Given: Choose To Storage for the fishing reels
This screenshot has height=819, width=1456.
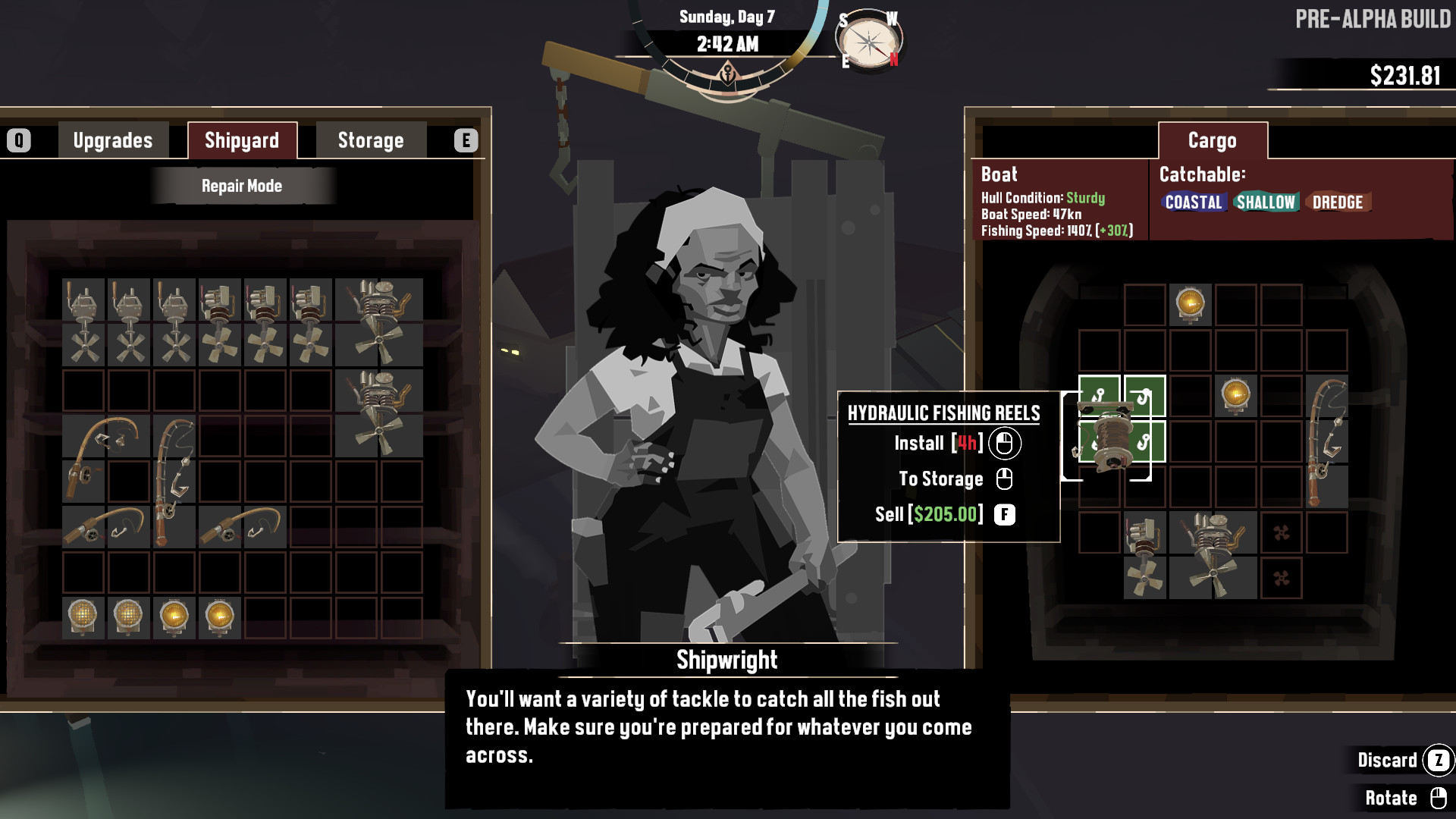Looking at the screenshot, I should click(x=940, y=479).
